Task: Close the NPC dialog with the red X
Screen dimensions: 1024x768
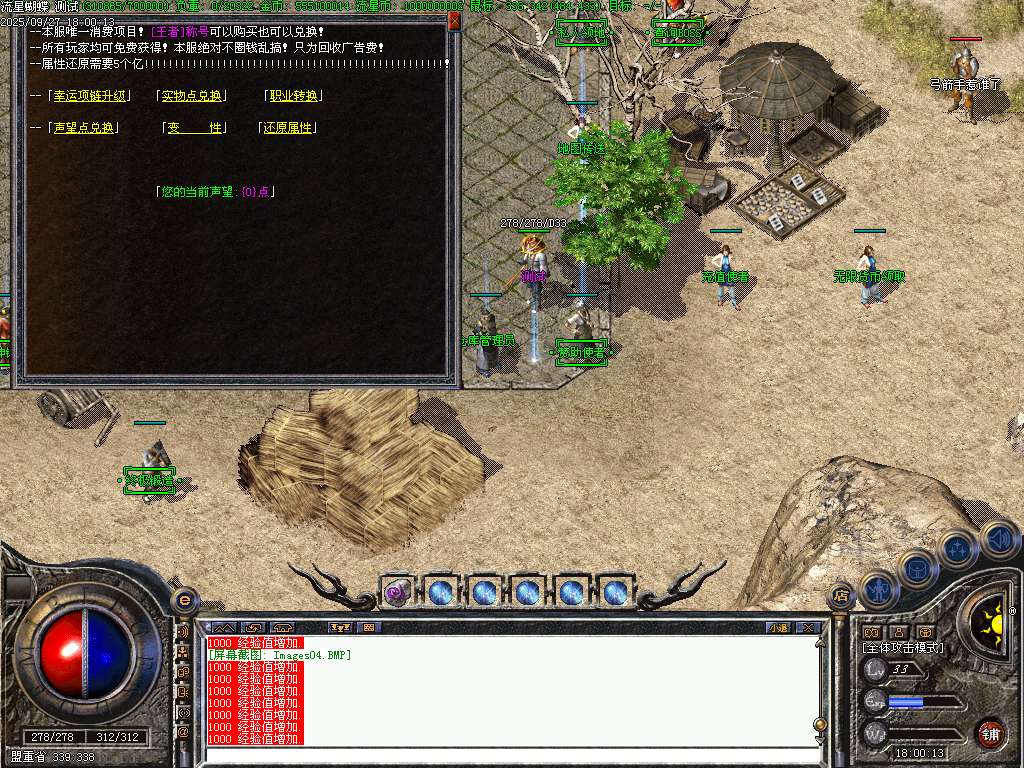Action: (455, 20)
